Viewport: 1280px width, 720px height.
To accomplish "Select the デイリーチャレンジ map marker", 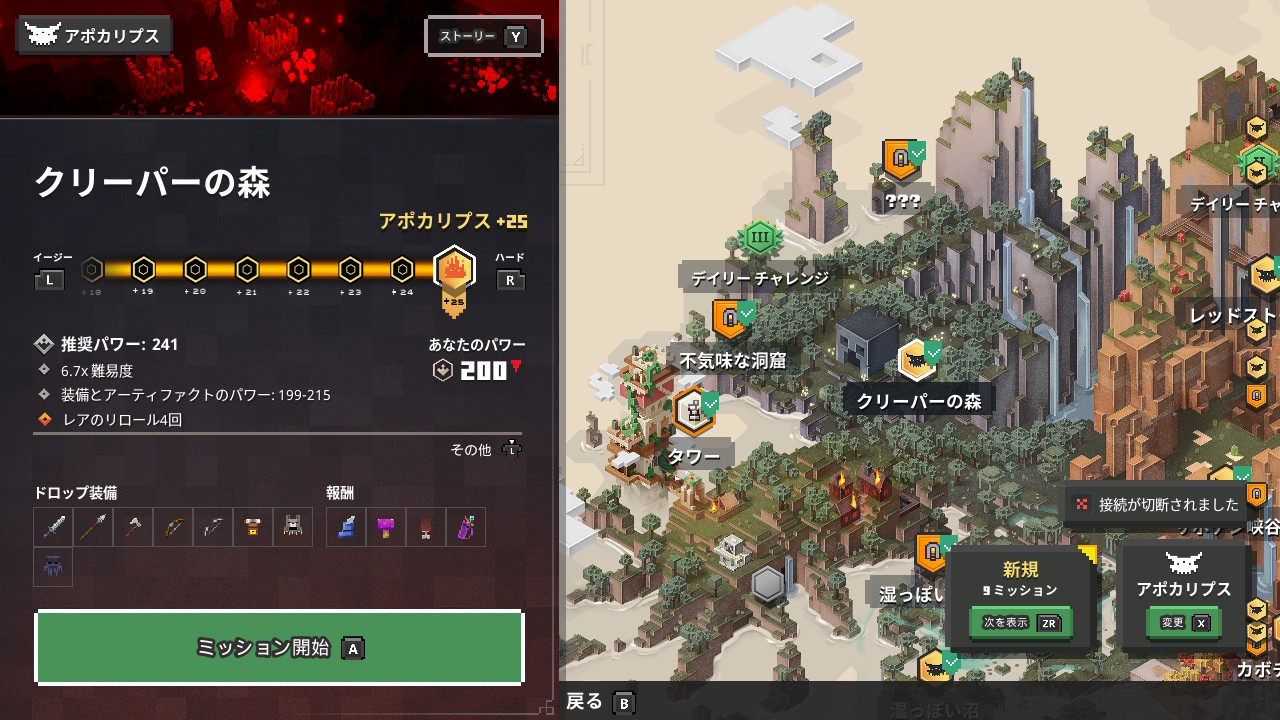I will 759,239.
